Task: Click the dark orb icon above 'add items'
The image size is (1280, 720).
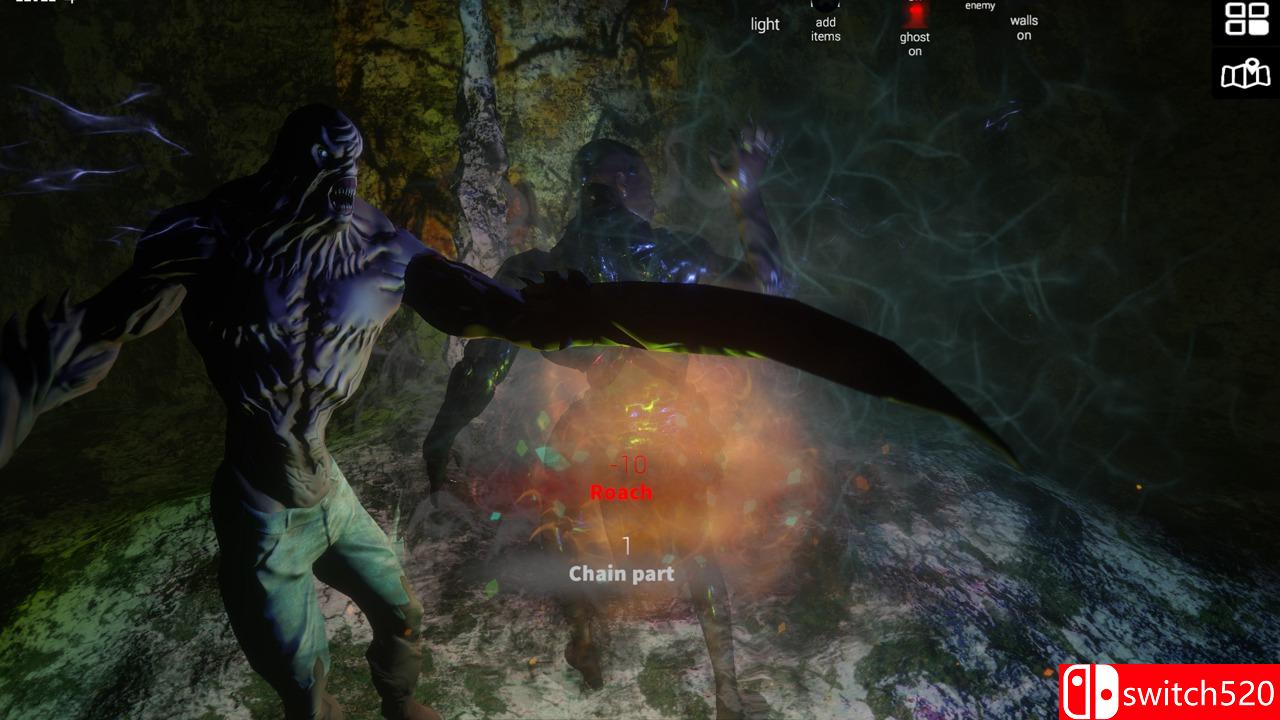Action: 825,3
